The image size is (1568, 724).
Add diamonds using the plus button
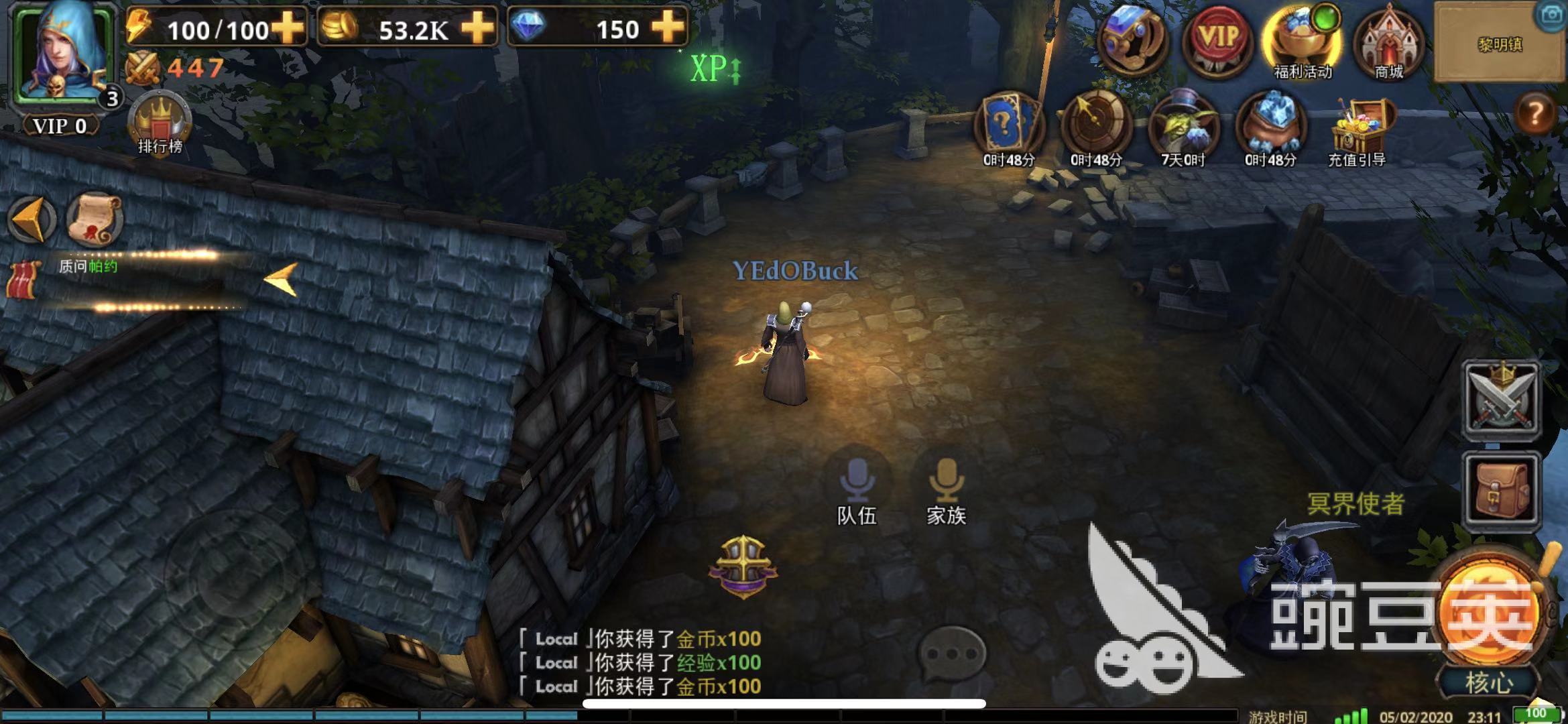[668, 27]
